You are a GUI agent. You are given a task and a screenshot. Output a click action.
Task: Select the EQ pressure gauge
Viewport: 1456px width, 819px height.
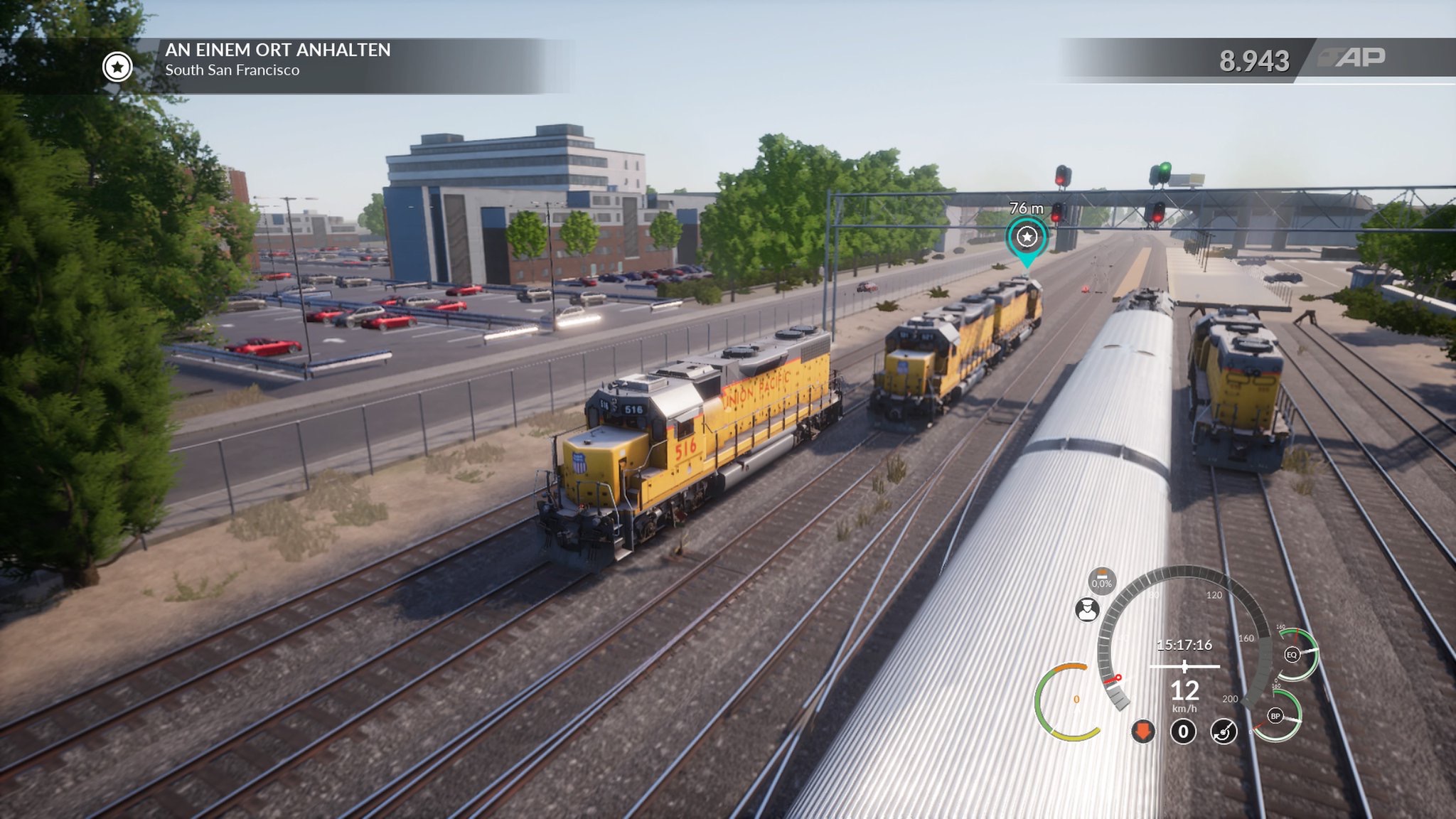(1292, 655)
